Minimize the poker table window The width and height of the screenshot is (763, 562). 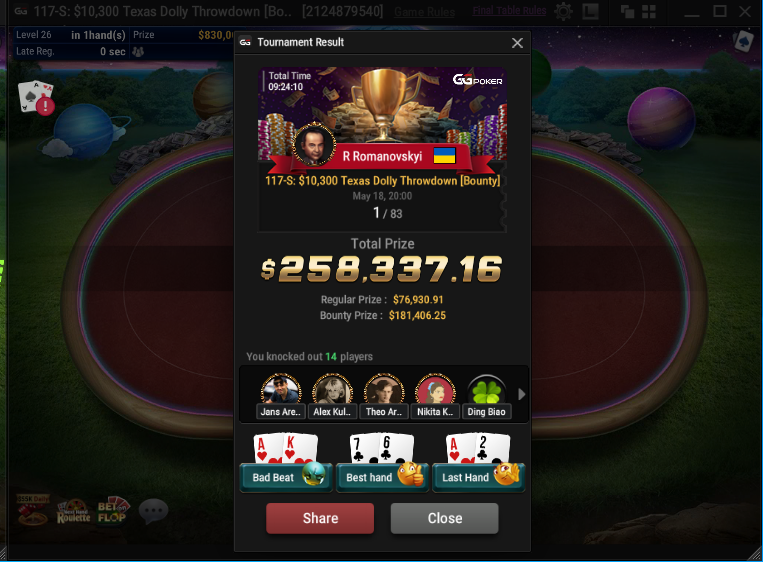click(x=692, y=12)
